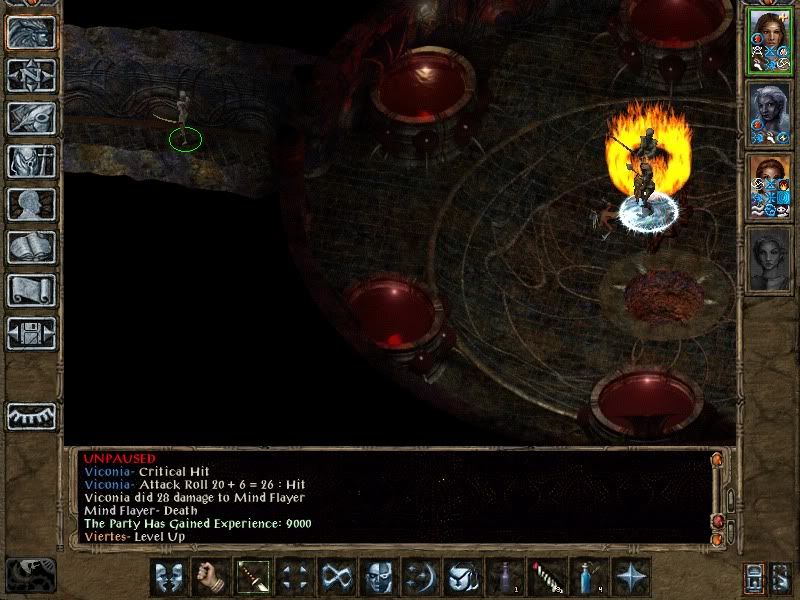Viewport: 800px width, 600px height.
Task: Select the top portrait with green border
Action: pyautogui.click(x=769, y=41)
